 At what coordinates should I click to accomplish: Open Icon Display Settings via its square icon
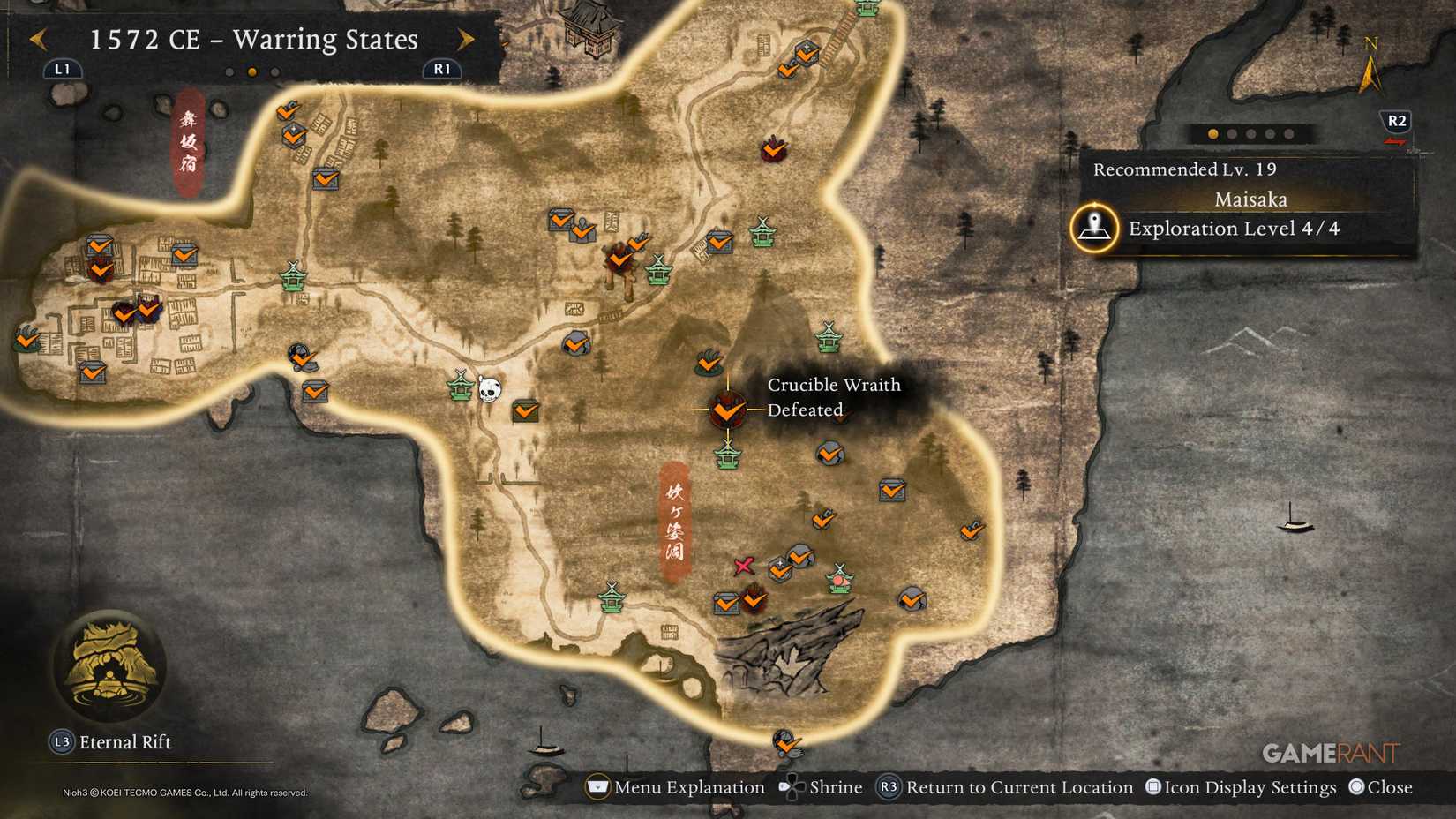pos(1152,786)
